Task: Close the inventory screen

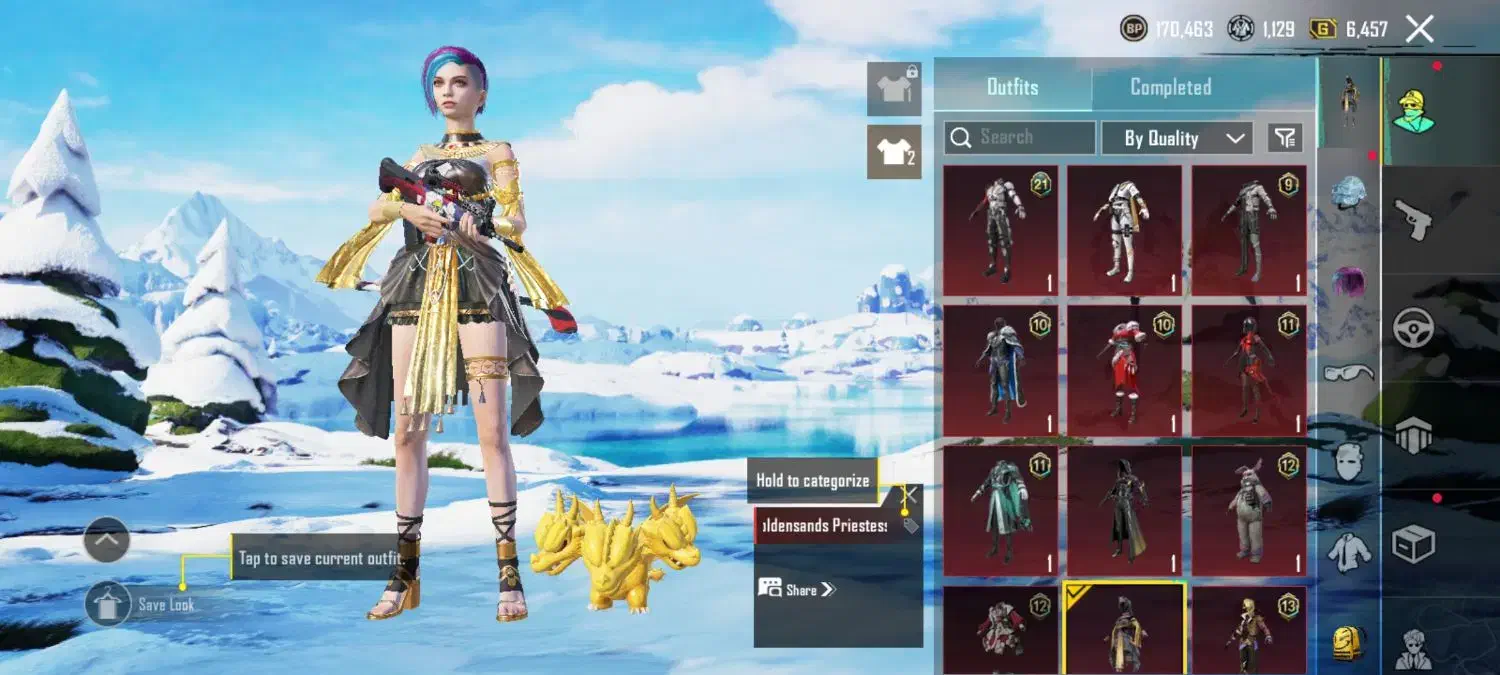Action: (1420, 29)
